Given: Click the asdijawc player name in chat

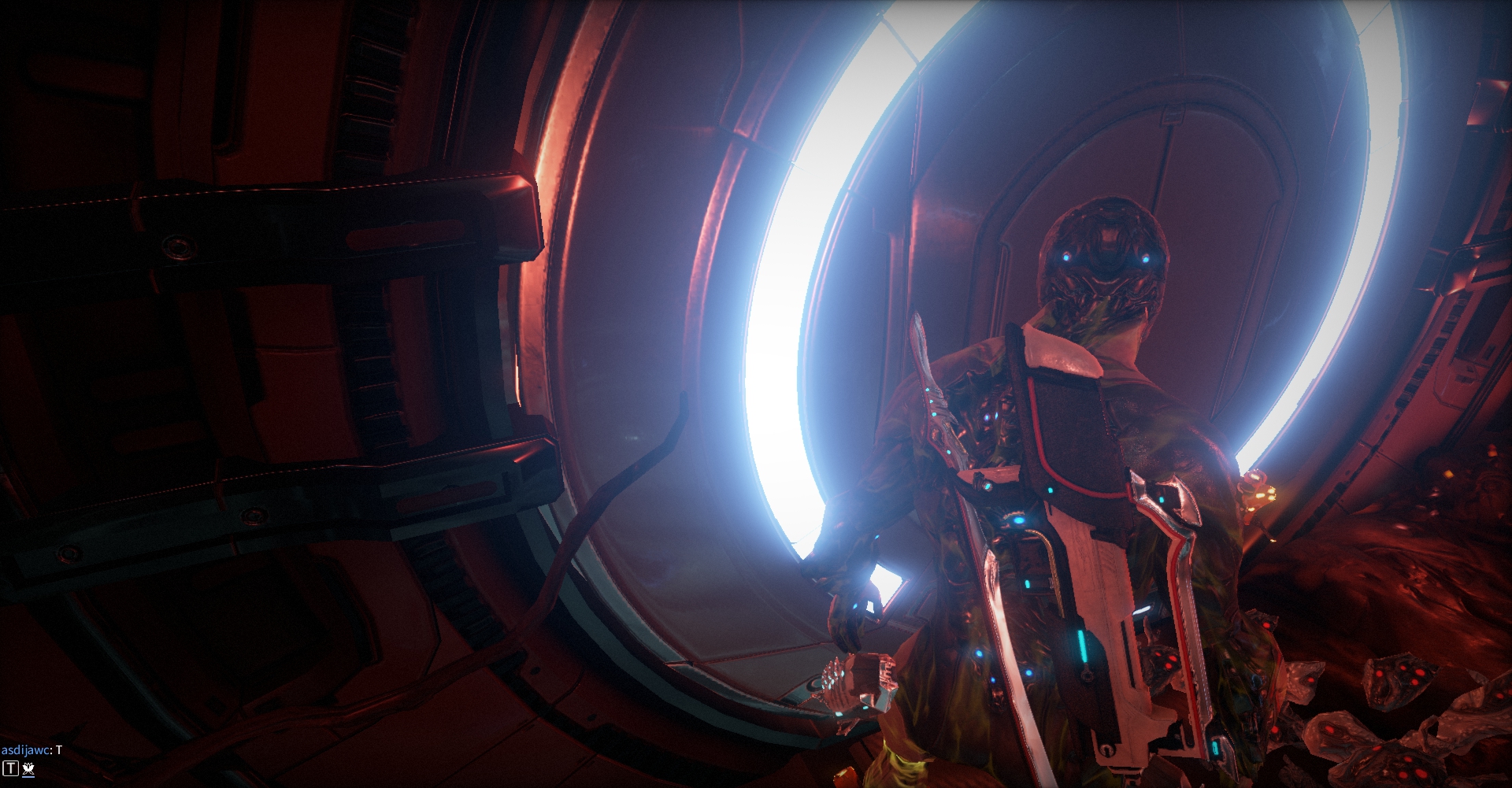Looking at the screenshot, I should 25,750.
